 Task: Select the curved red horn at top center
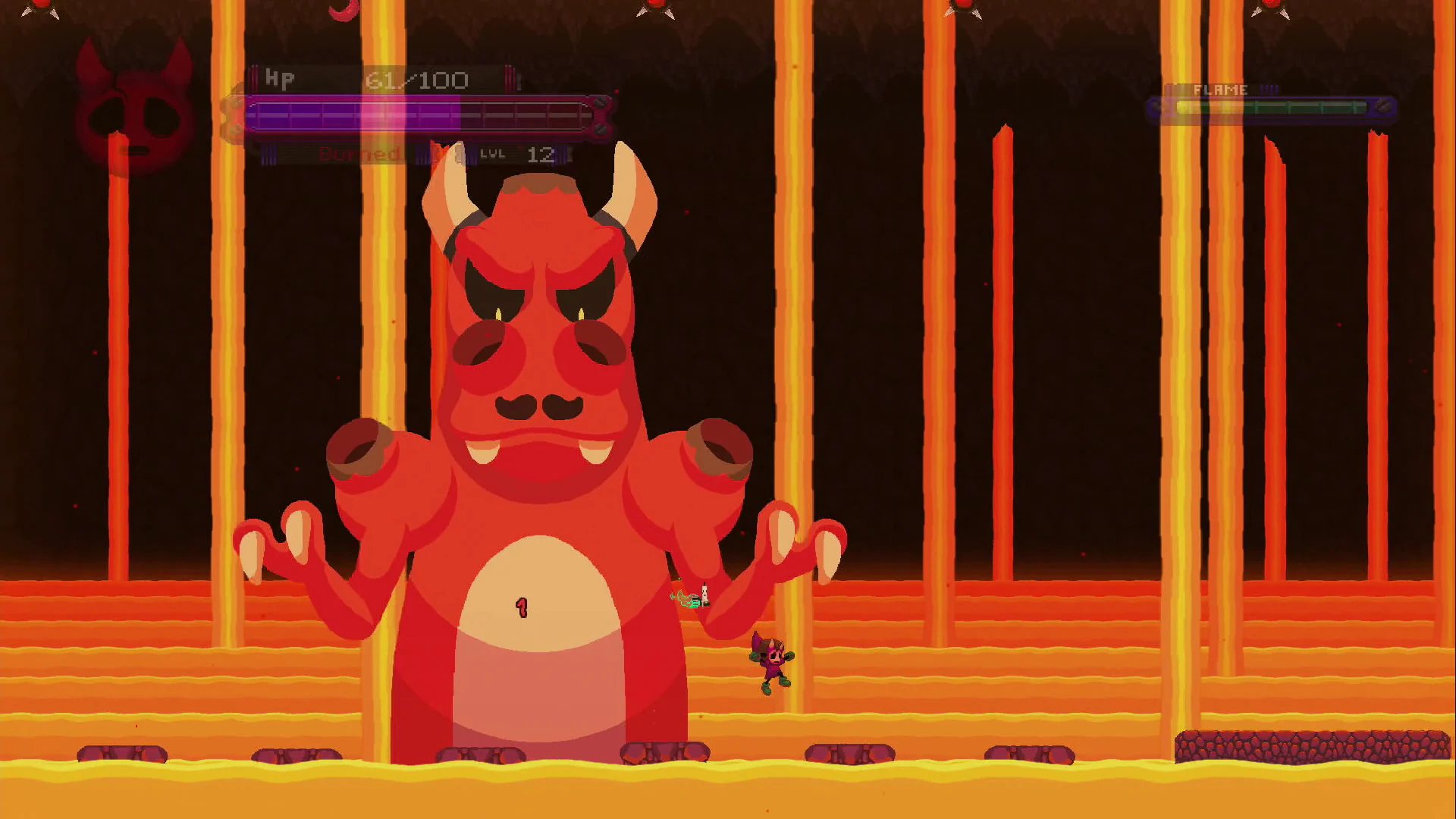[343, 9]
